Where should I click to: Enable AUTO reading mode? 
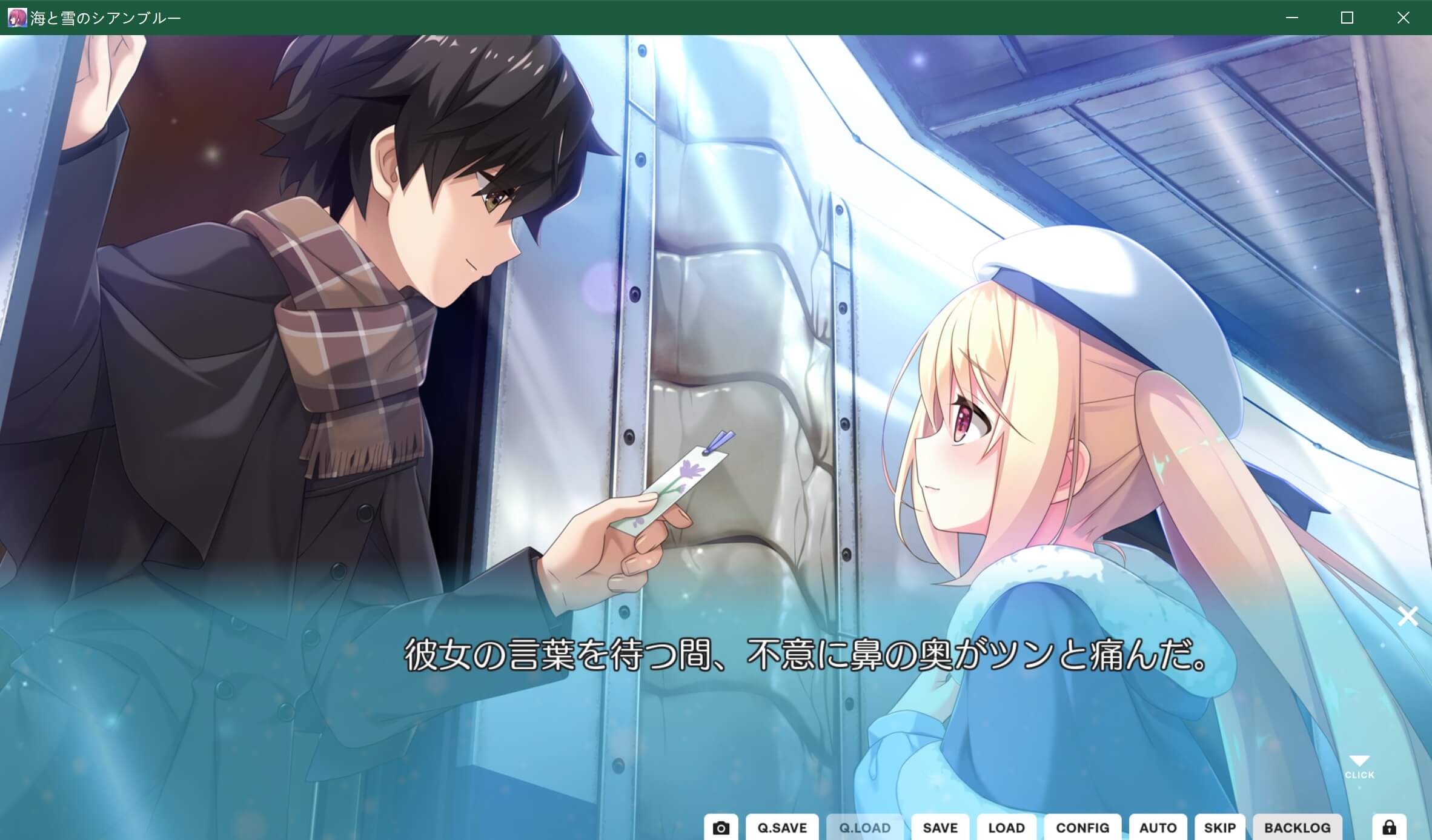(1159, 827)
